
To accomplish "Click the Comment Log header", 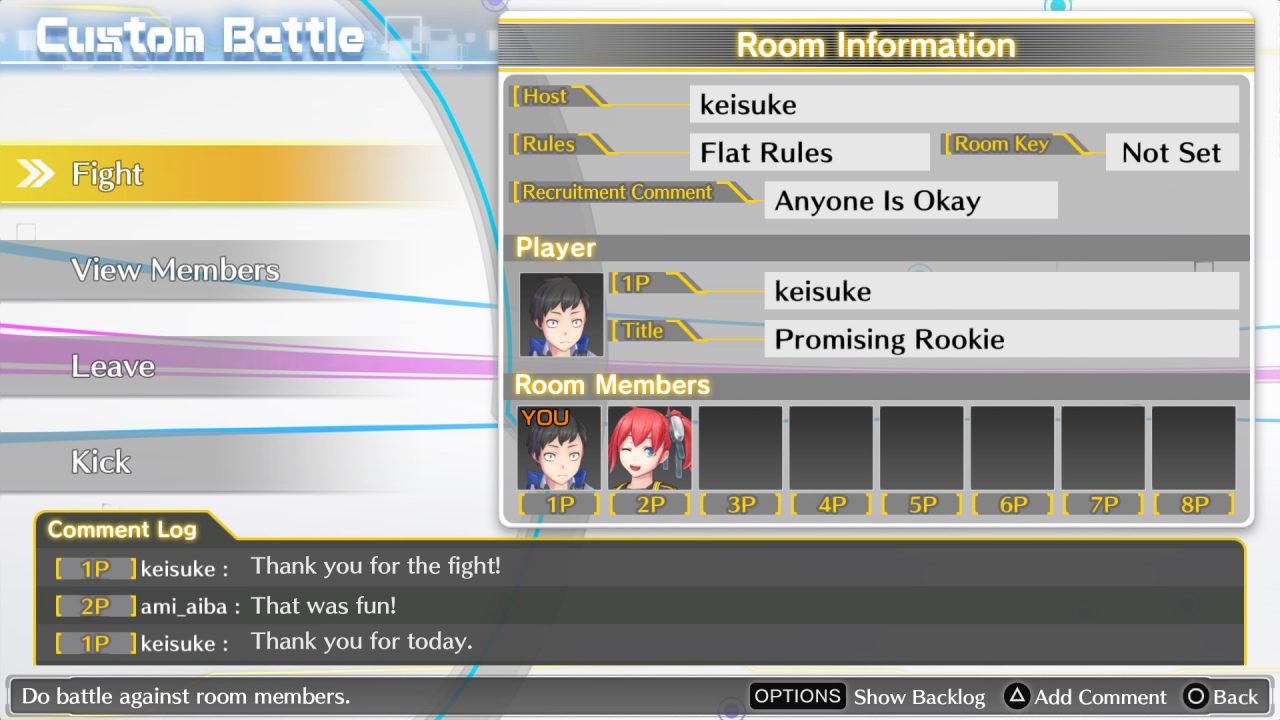I will click(122, 530).
